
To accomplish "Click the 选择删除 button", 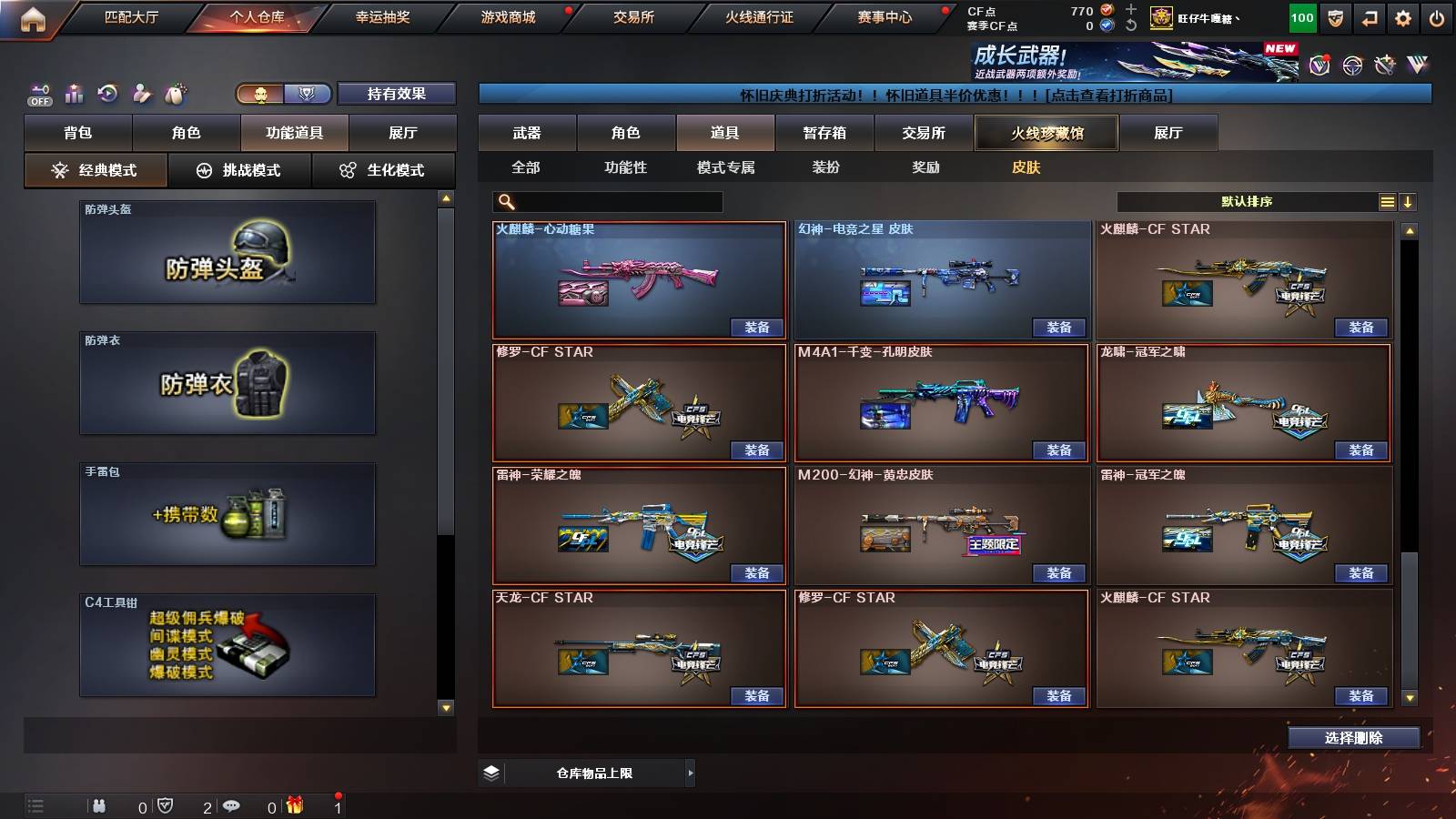I will coord(1353,737).
